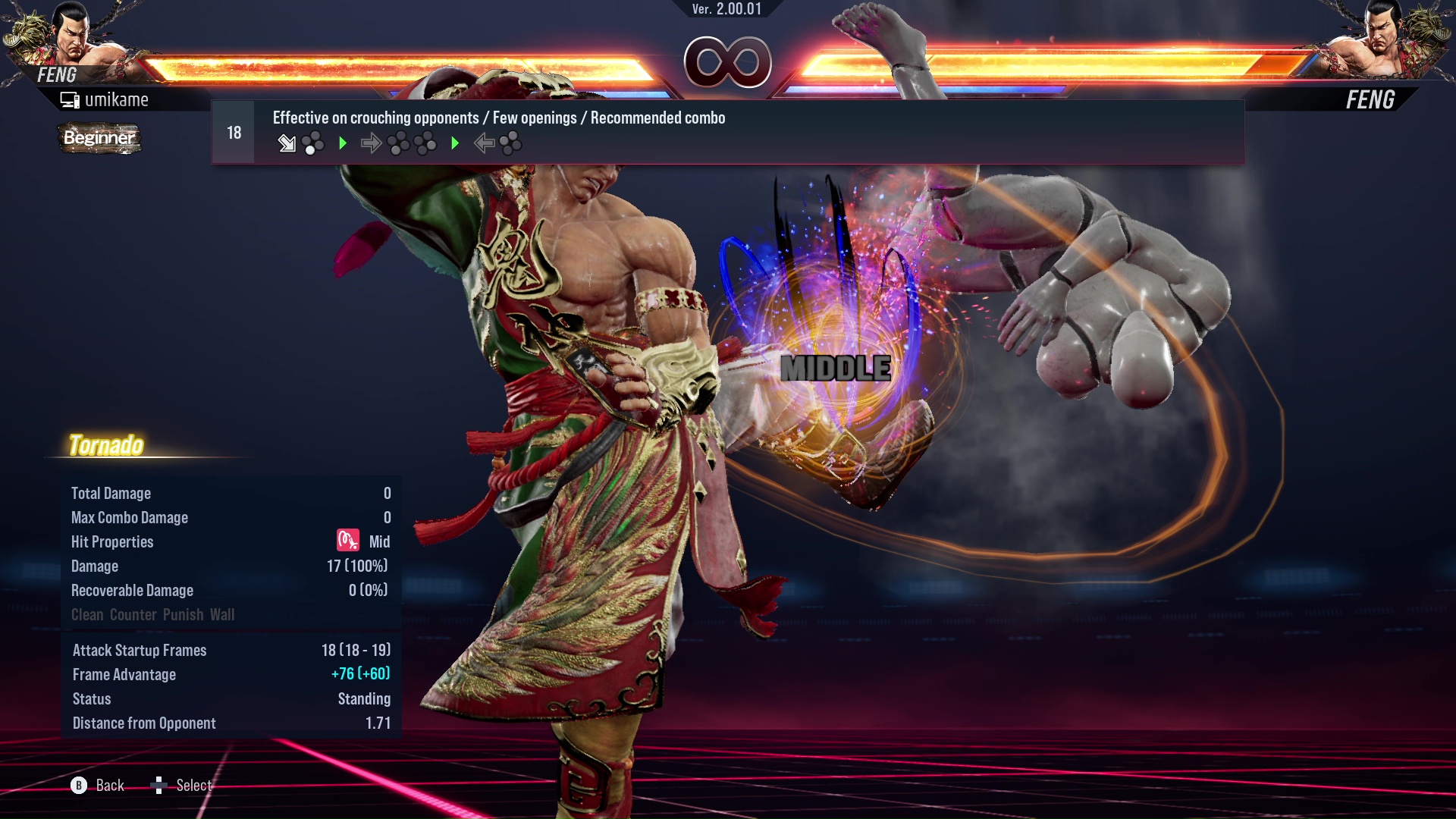
Task: Expand the combo step 18 entry
Action: pos(233,131)
